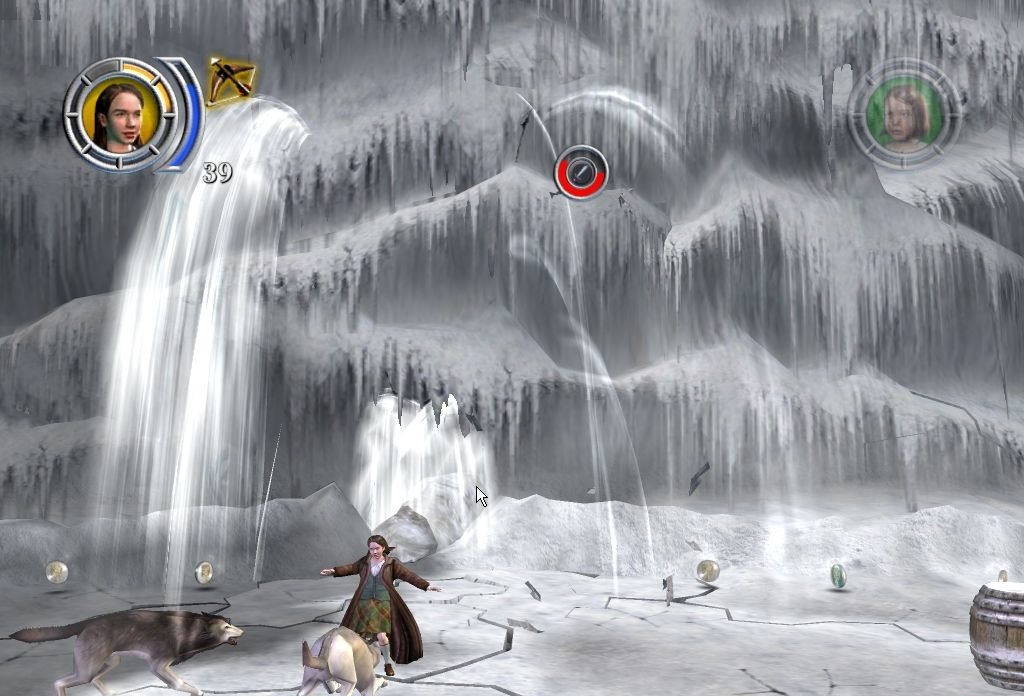Click Susan's active character portrait
The height and width of the screenshot is (696, 1024).
point(114,112)
